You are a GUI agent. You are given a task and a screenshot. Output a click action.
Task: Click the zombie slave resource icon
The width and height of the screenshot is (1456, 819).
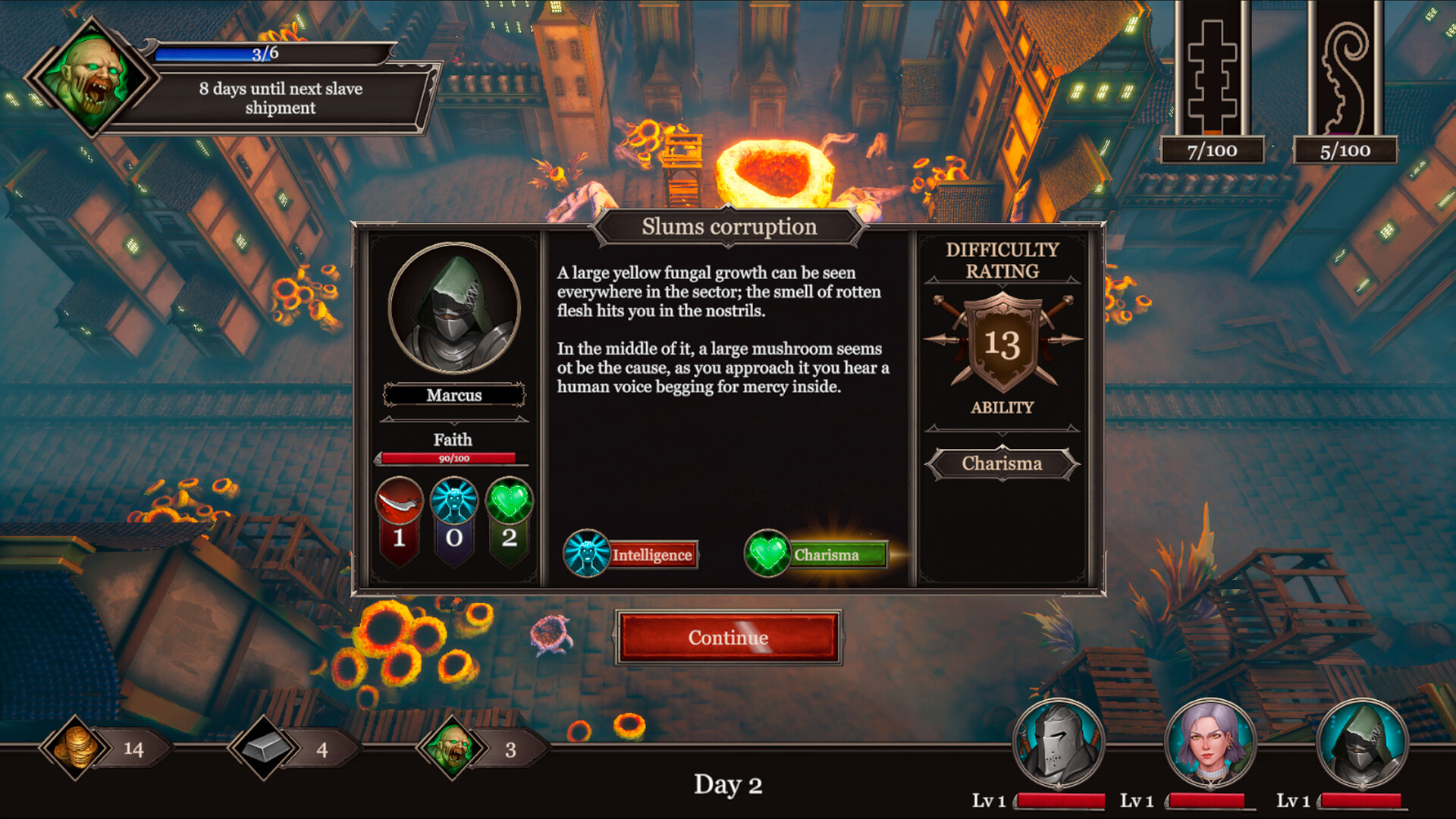pos(450,747)
